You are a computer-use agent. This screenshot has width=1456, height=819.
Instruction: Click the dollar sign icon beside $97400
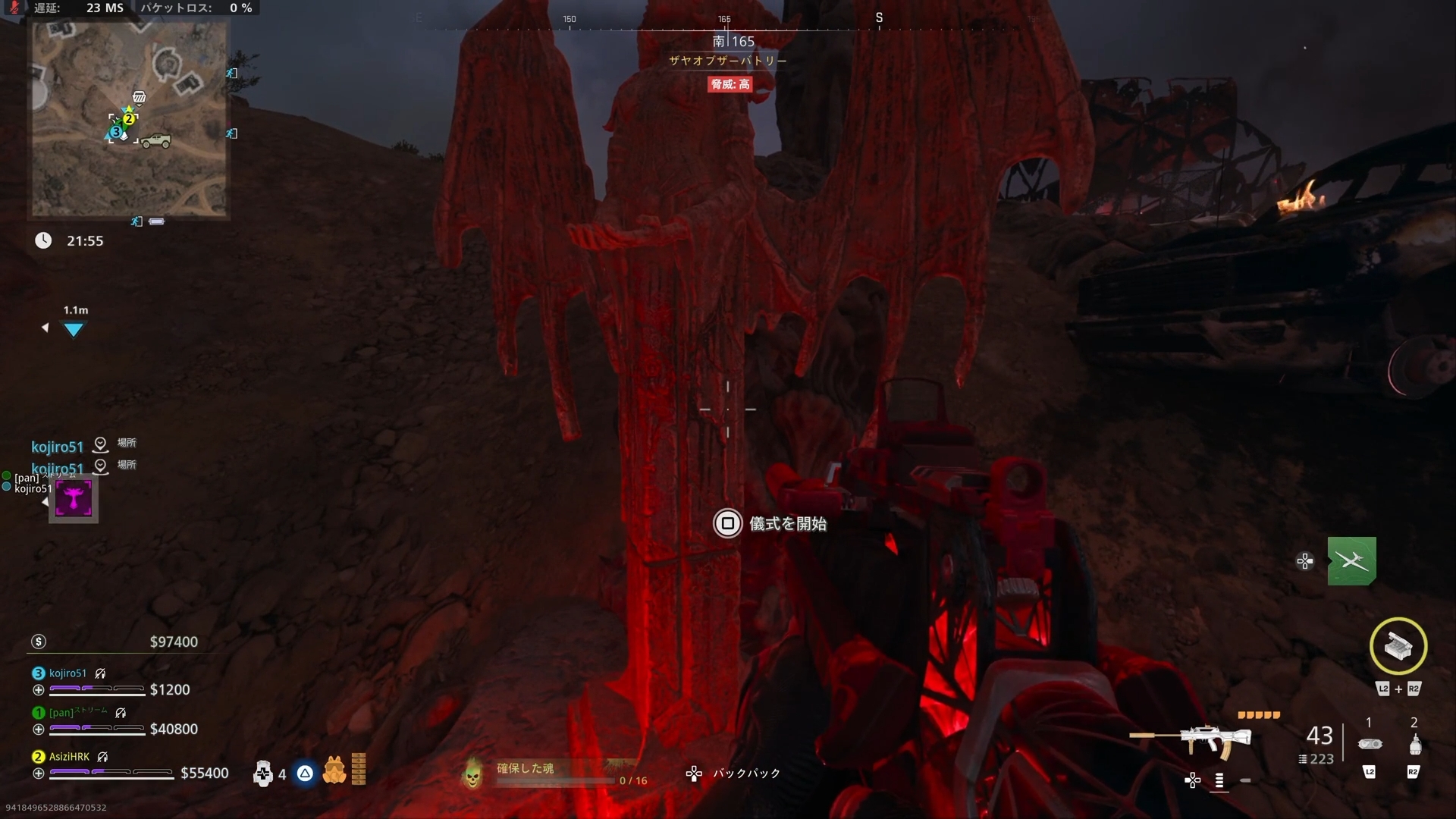(x=38, y=642)
